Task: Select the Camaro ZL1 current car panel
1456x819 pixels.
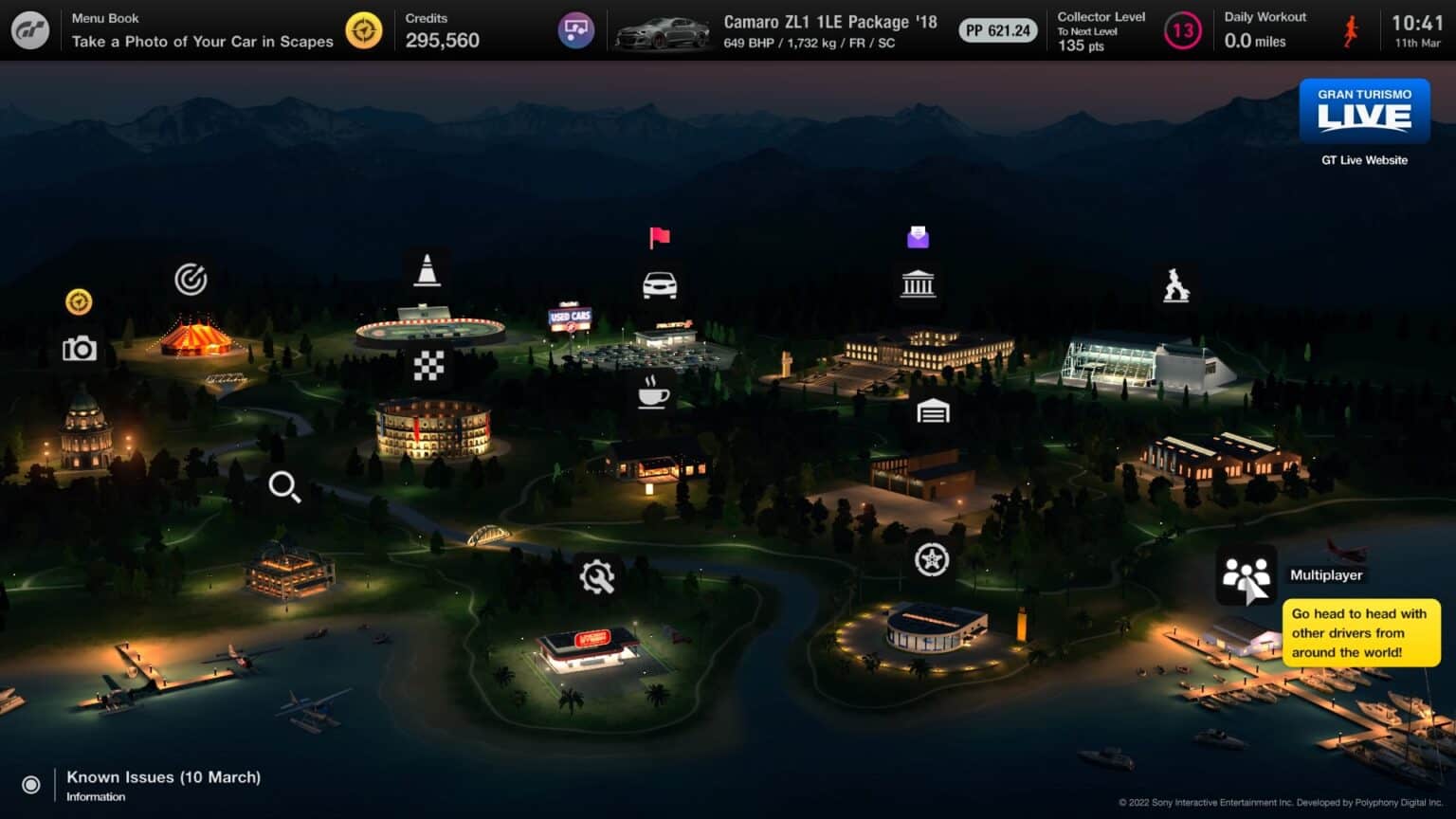Action: 777,30
